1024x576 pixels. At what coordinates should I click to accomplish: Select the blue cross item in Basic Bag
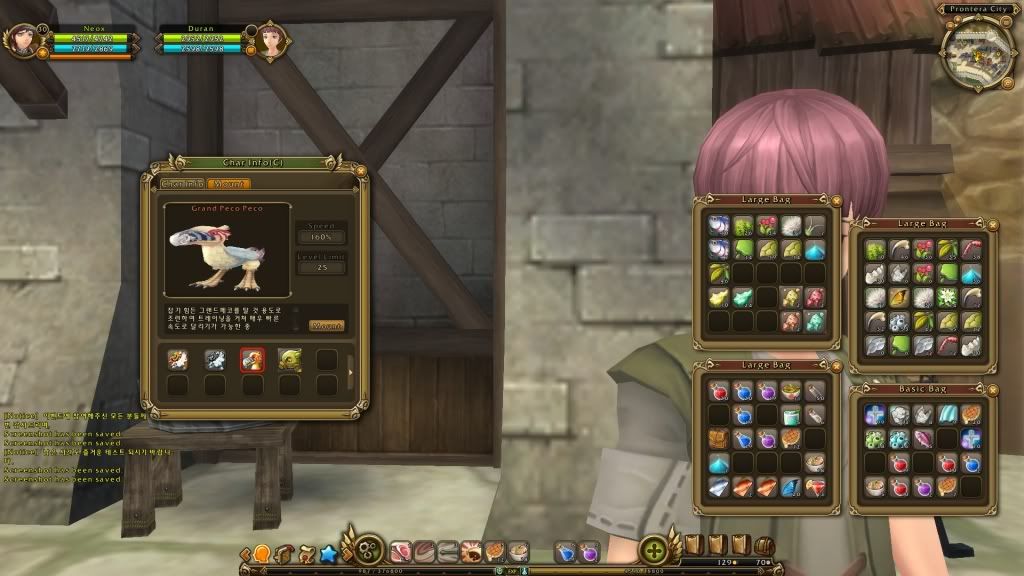click(875, 414)
